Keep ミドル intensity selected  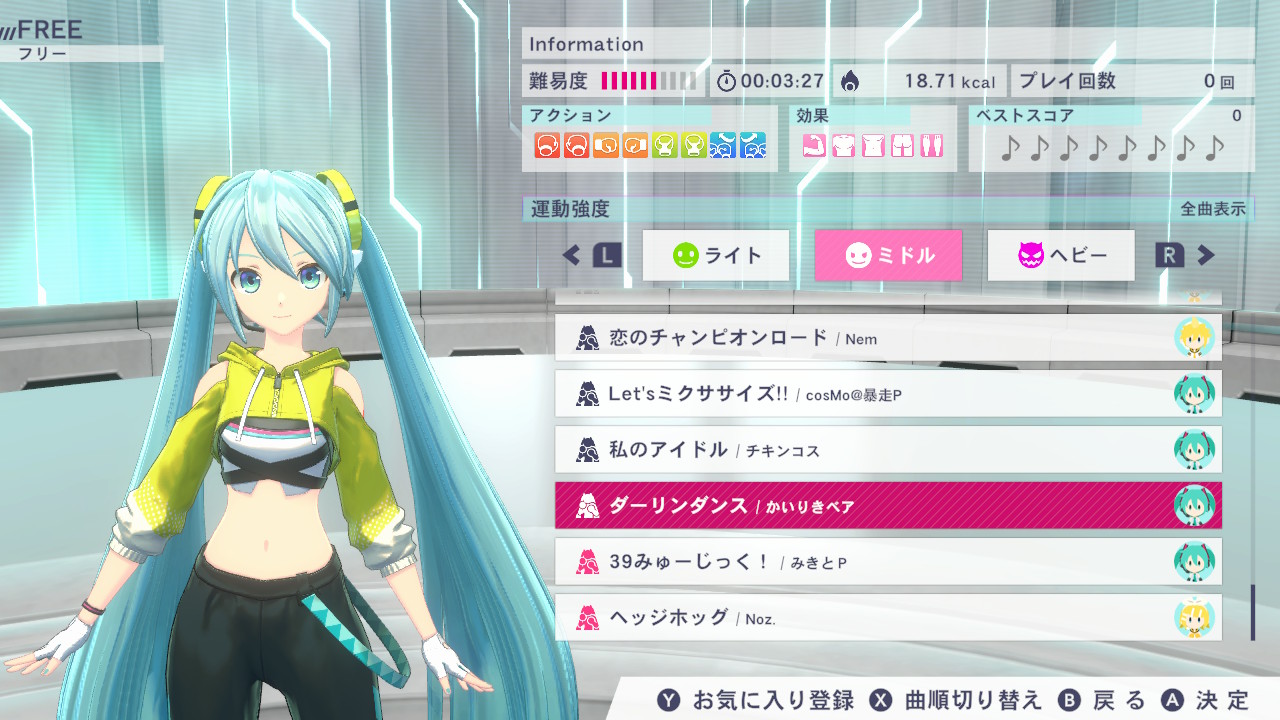coord(888,255)
